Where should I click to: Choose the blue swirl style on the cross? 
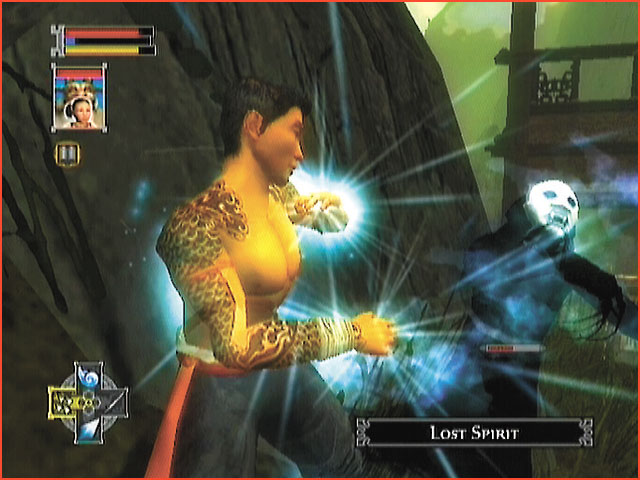coord(87,379)
